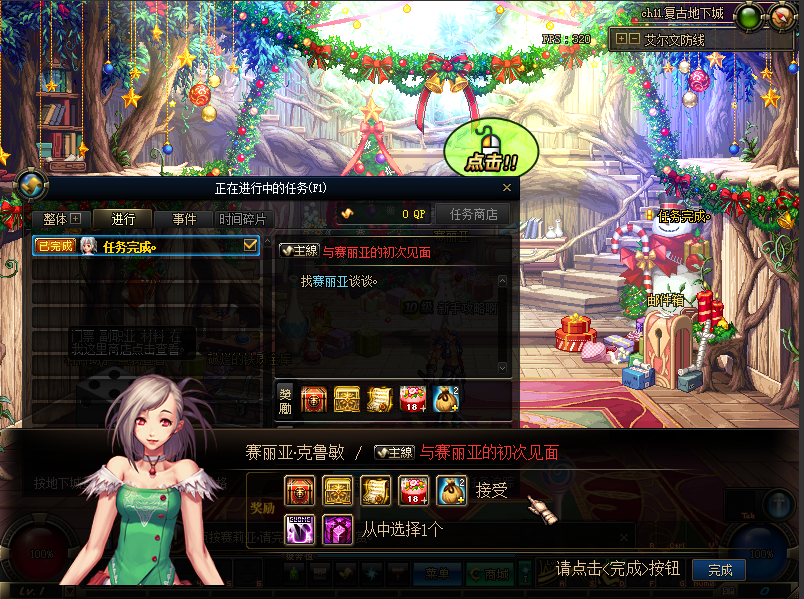Screen dimensions: 804x599
Task: Close the quest window with X
Action: click(506, 188)
